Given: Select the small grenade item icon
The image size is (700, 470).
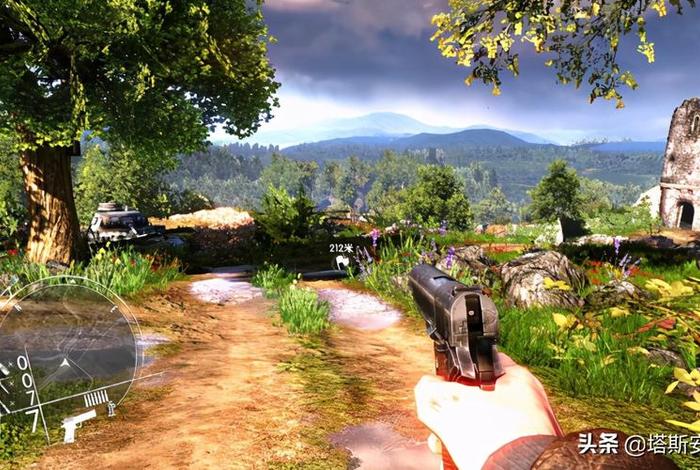Looking at the screenshot, I should point(111,408).
